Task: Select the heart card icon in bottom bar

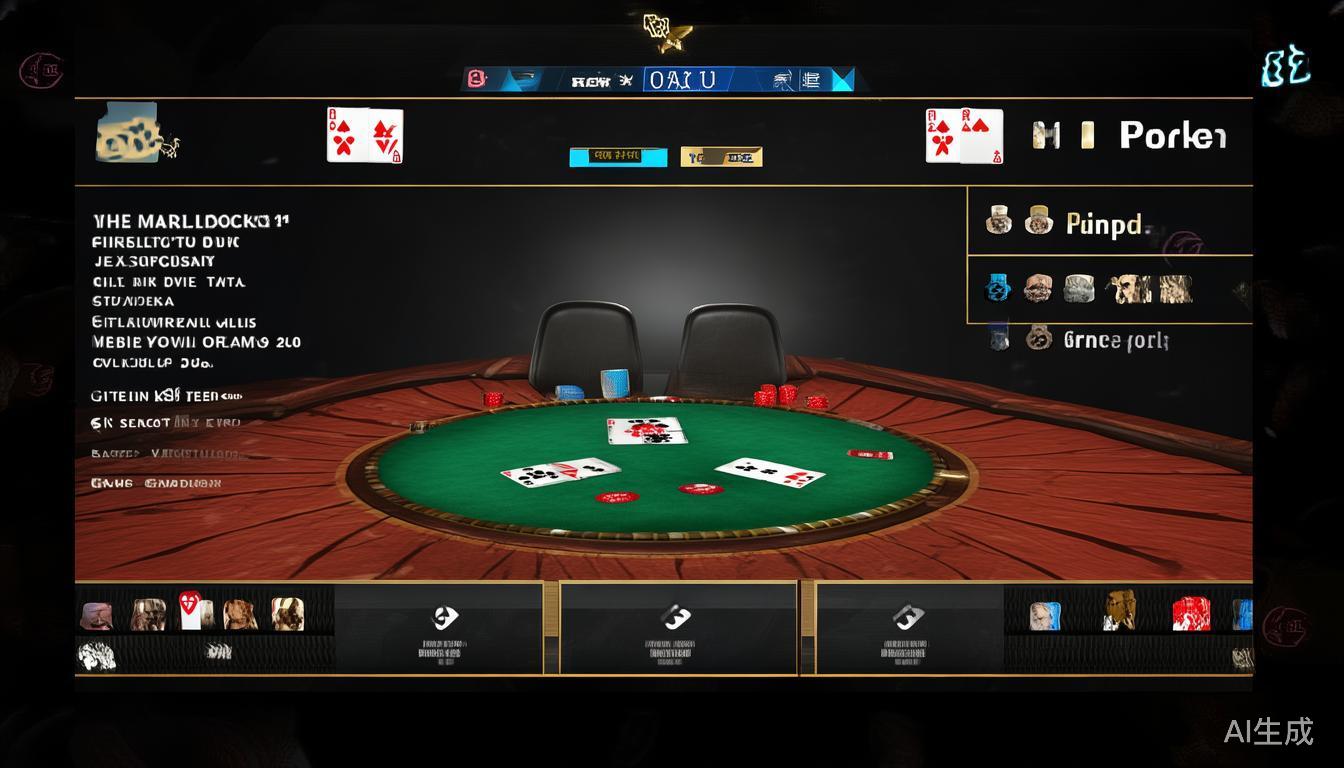Action: click(x=193, y=610)
